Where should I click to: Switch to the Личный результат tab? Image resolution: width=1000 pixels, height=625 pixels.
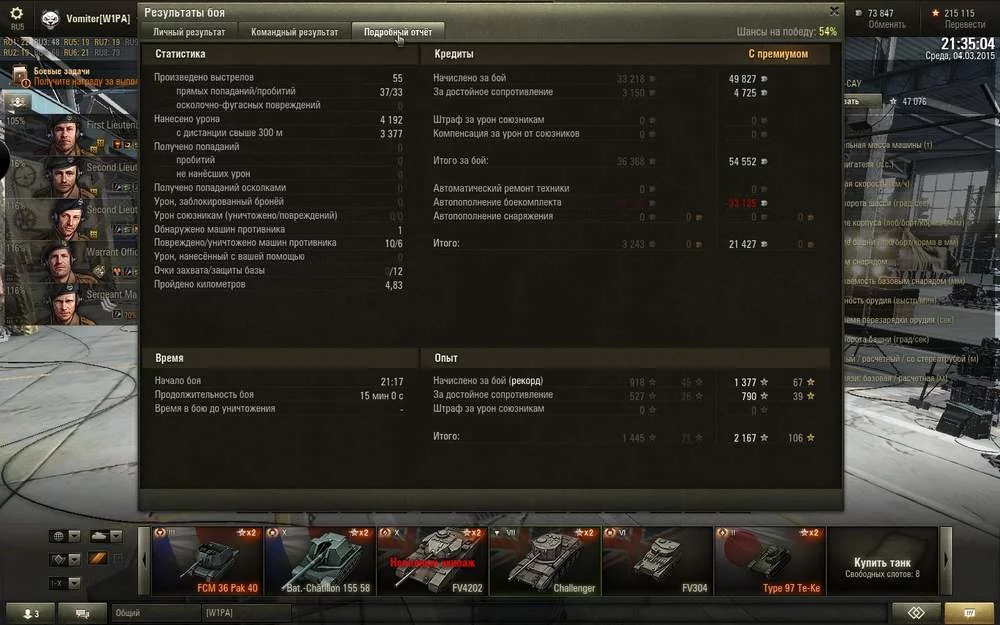[188, 32]
